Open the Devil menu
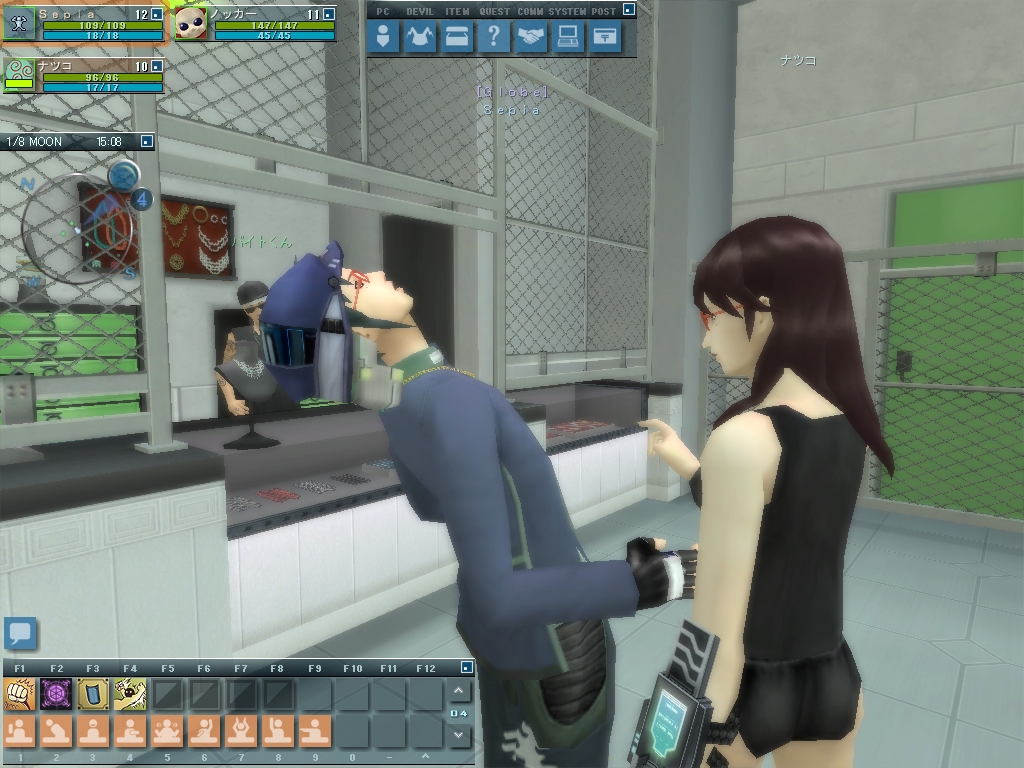 420,38
